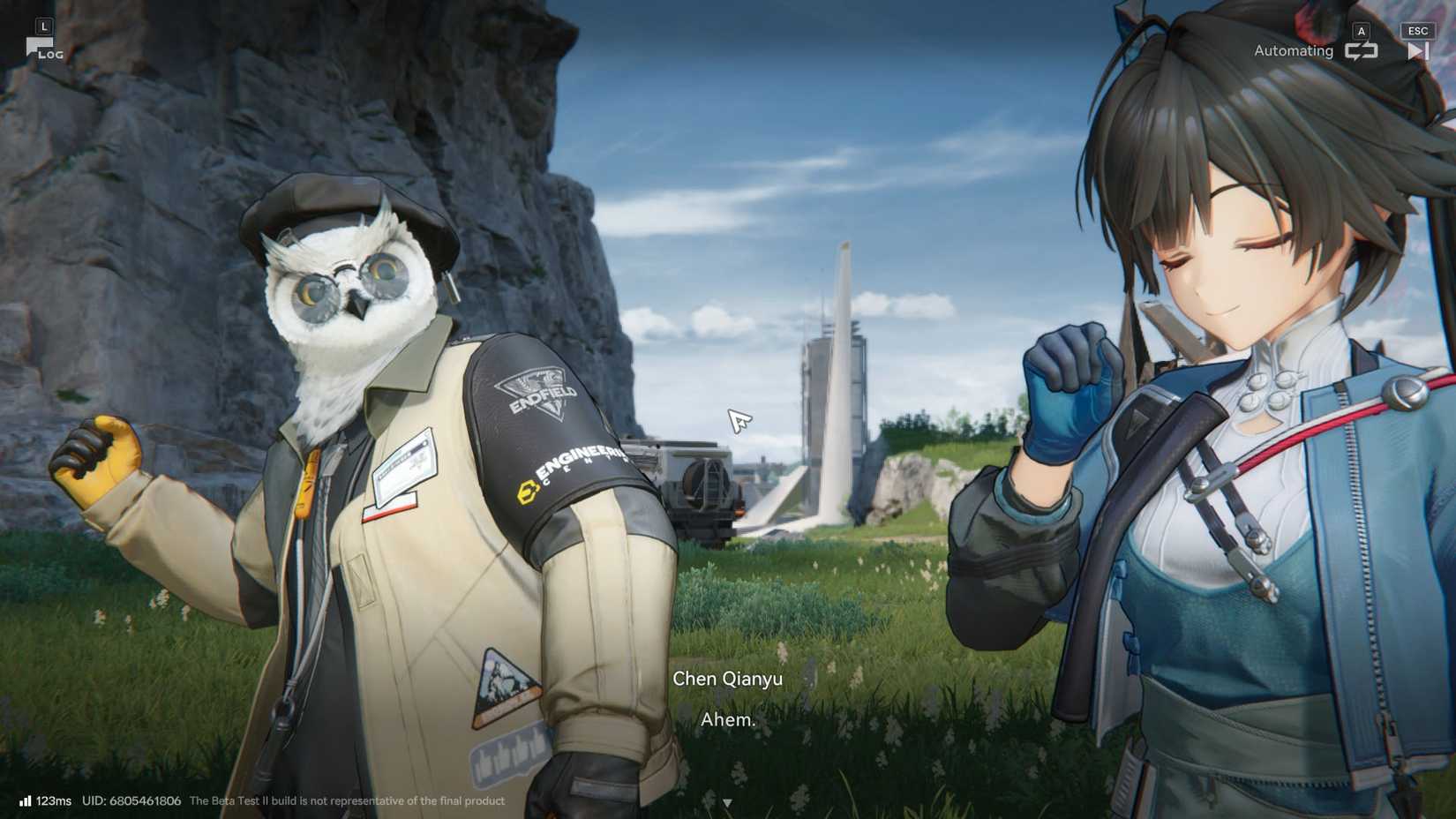Screen dimensions: 1456x819
Task: Select the network signal bars indicator
Action: pos(24,801)
